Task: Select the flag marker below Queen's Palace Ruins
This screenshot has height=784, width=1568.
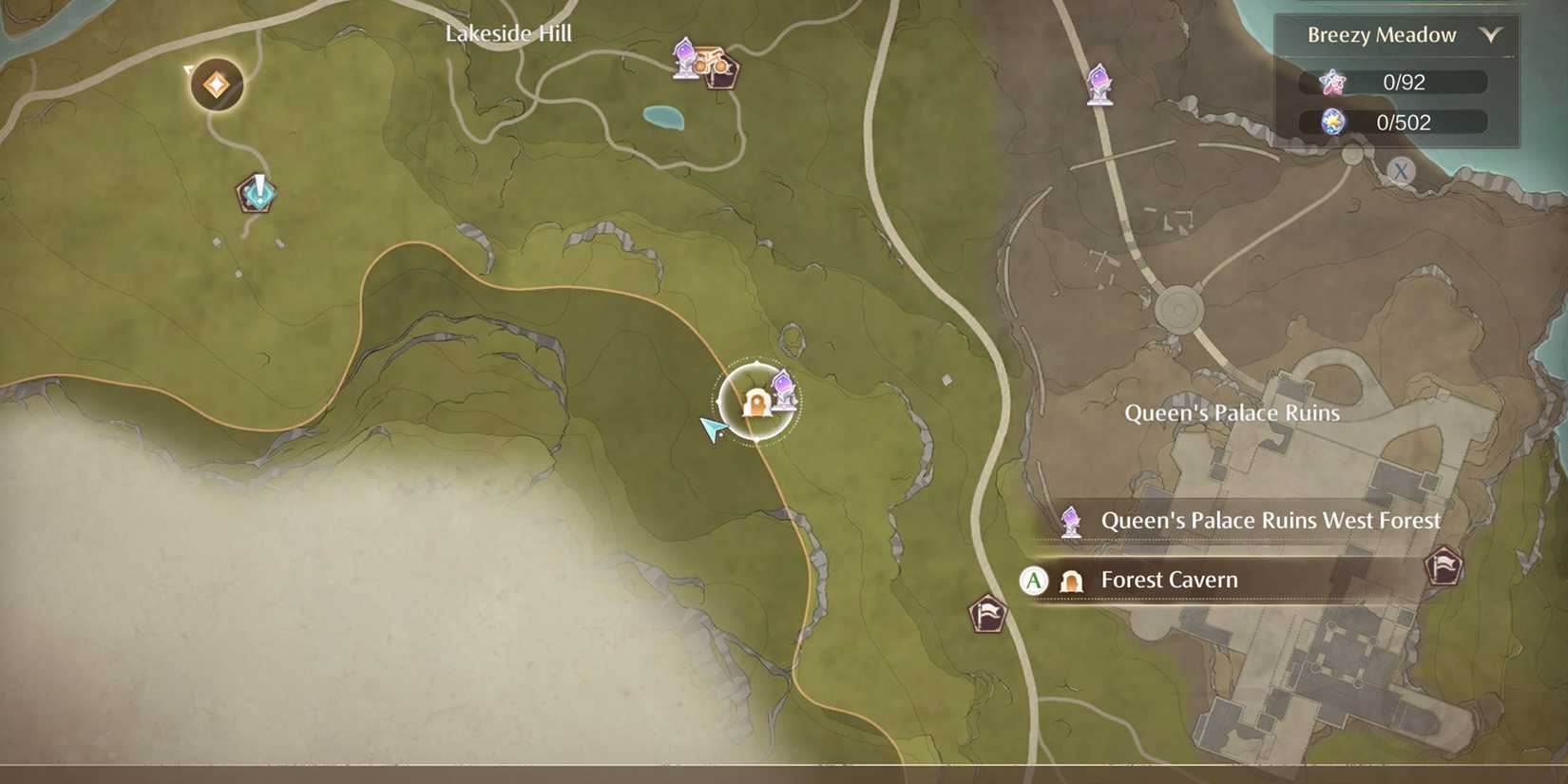Action: click(x=986, y=614)
